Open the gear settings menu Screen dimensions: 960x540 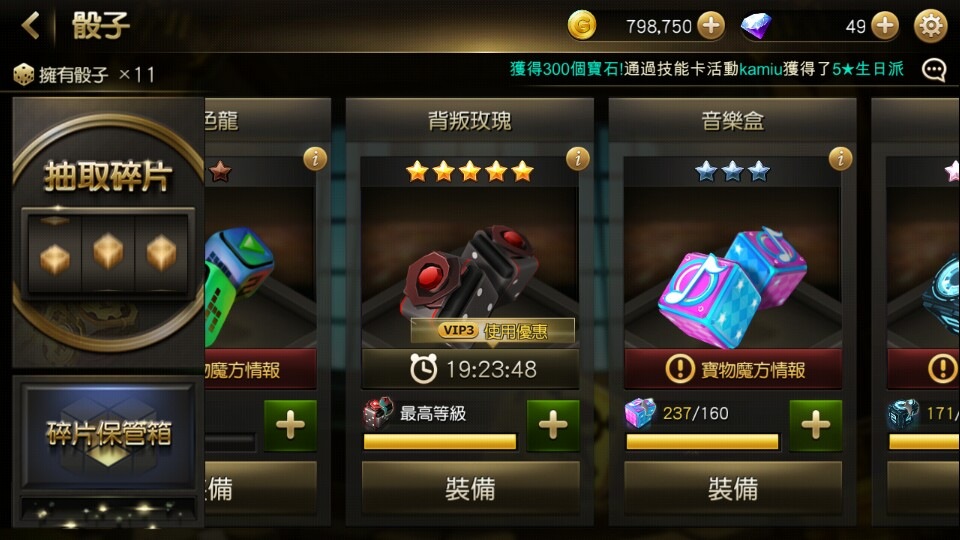pyautogui.click(x=931, y=26)
